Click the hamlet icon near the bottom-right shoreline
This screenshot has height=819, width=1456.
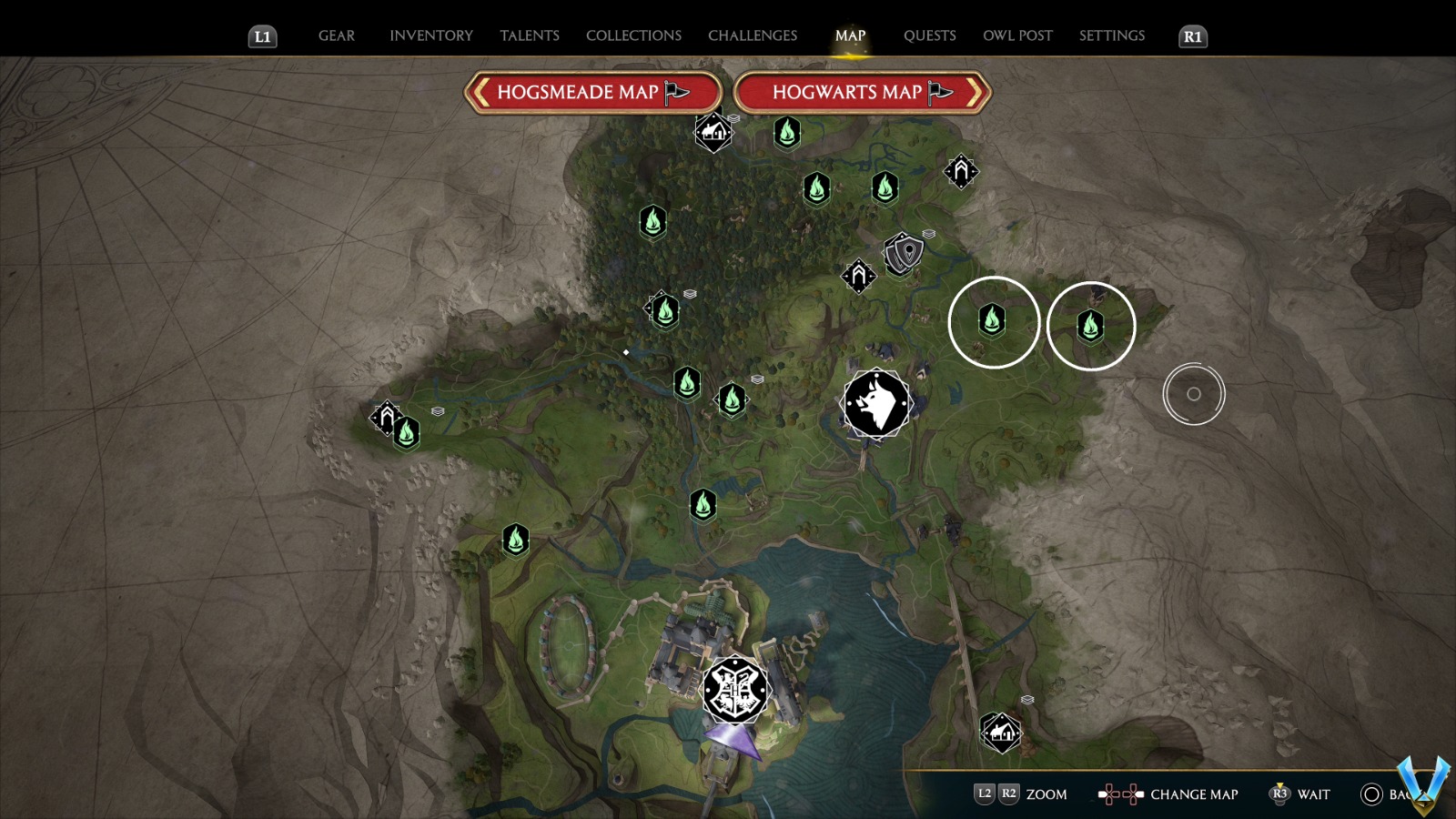(1001, 733)
